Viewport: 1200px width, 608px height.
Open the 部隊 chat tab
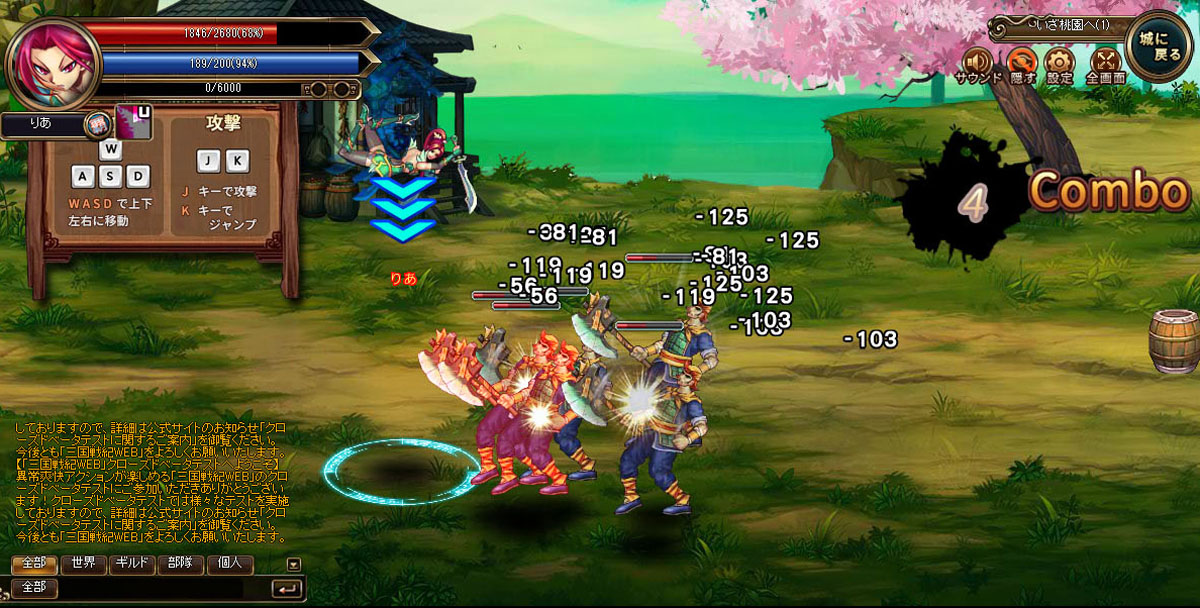pos(180,563)
